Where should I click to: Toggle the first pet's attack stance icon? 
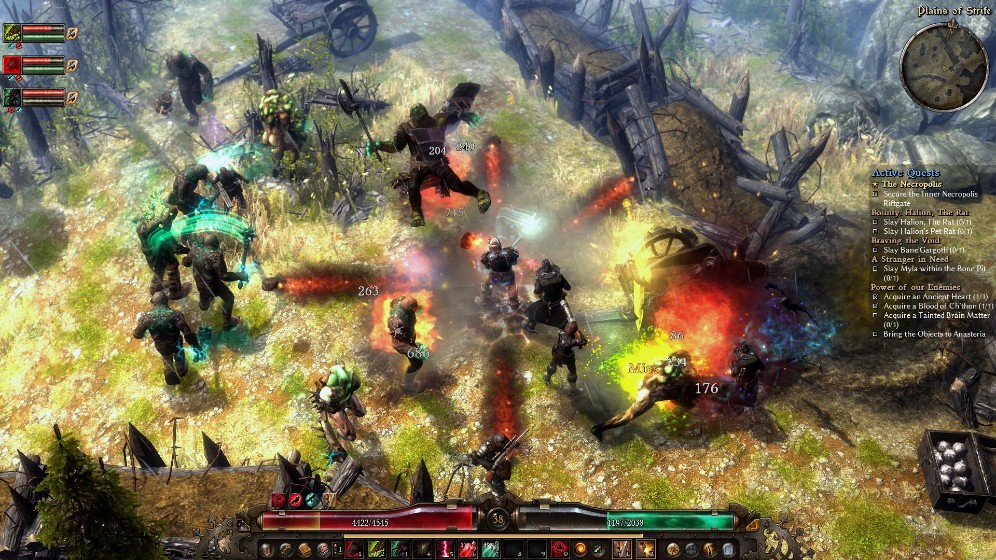(x=72, y=33)
